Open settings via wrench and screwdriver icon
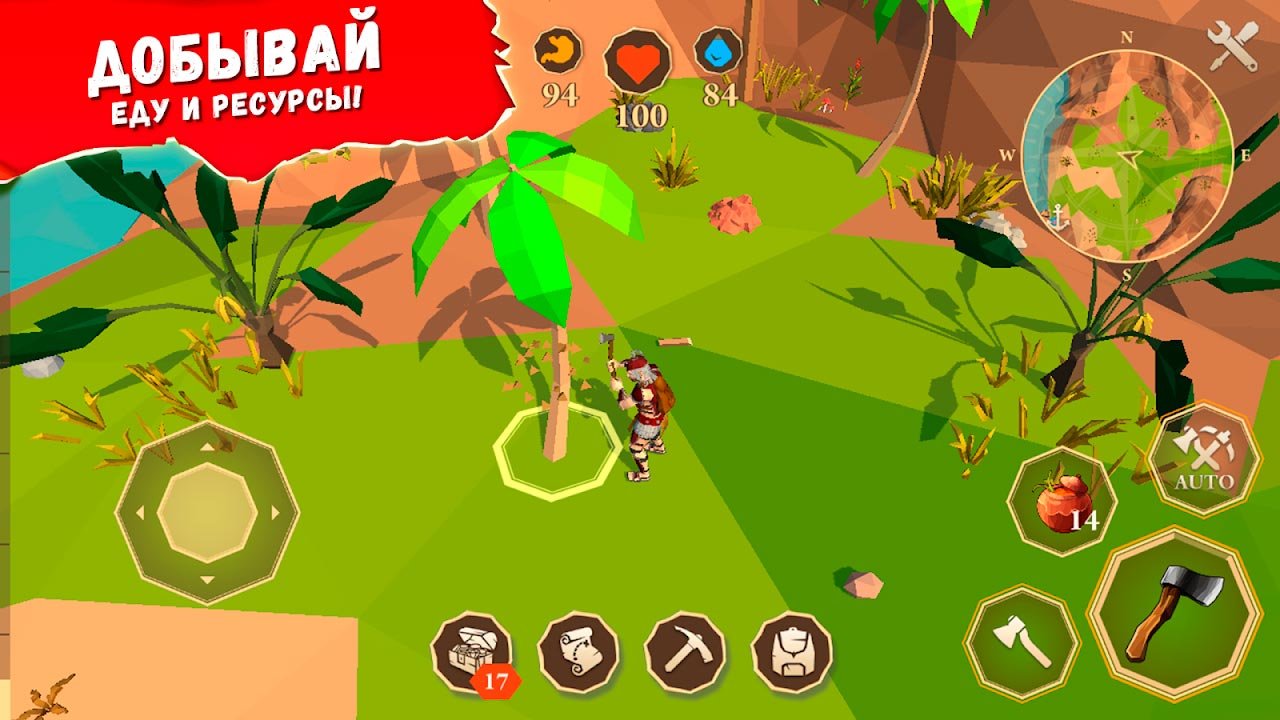 [1232, 46]
